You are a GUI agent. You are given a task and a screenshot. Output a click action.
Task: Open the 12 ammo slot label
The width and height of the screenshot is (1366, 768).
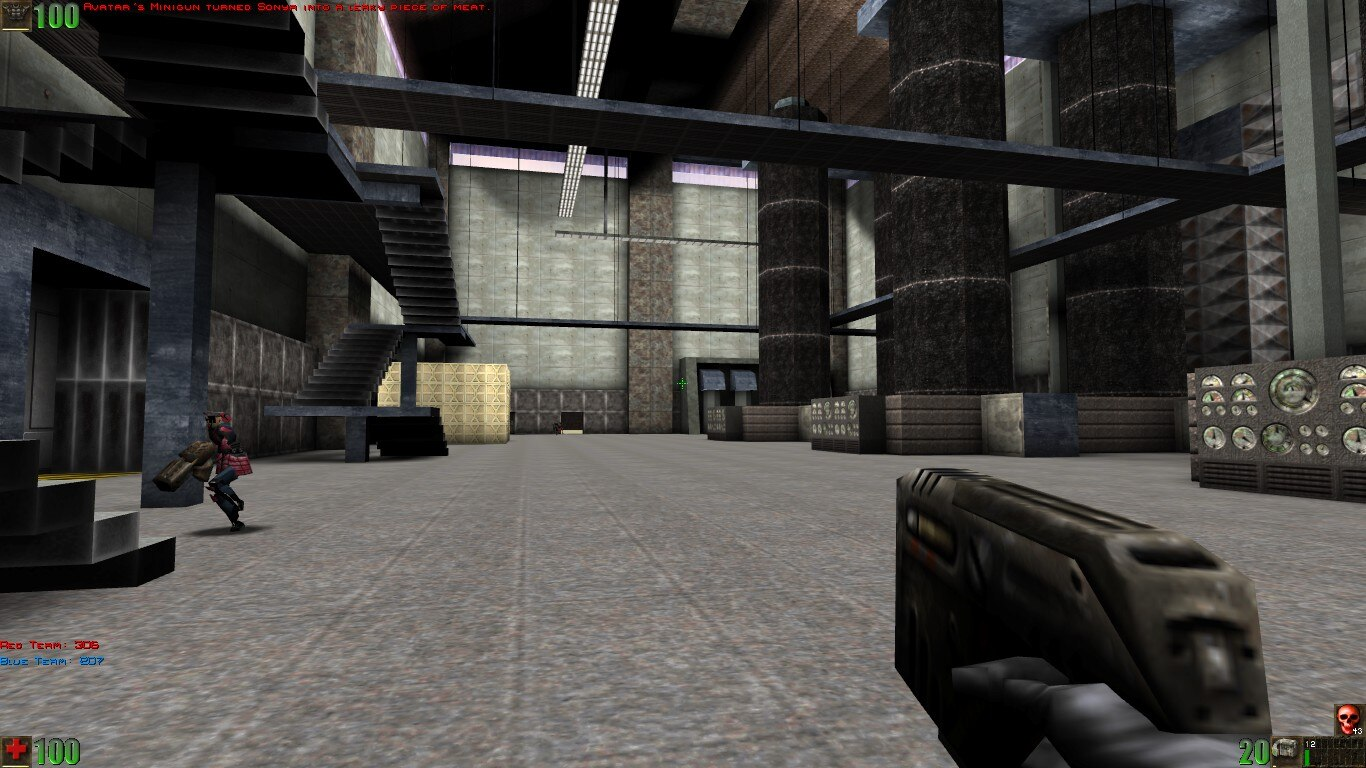coord(1310,743)
